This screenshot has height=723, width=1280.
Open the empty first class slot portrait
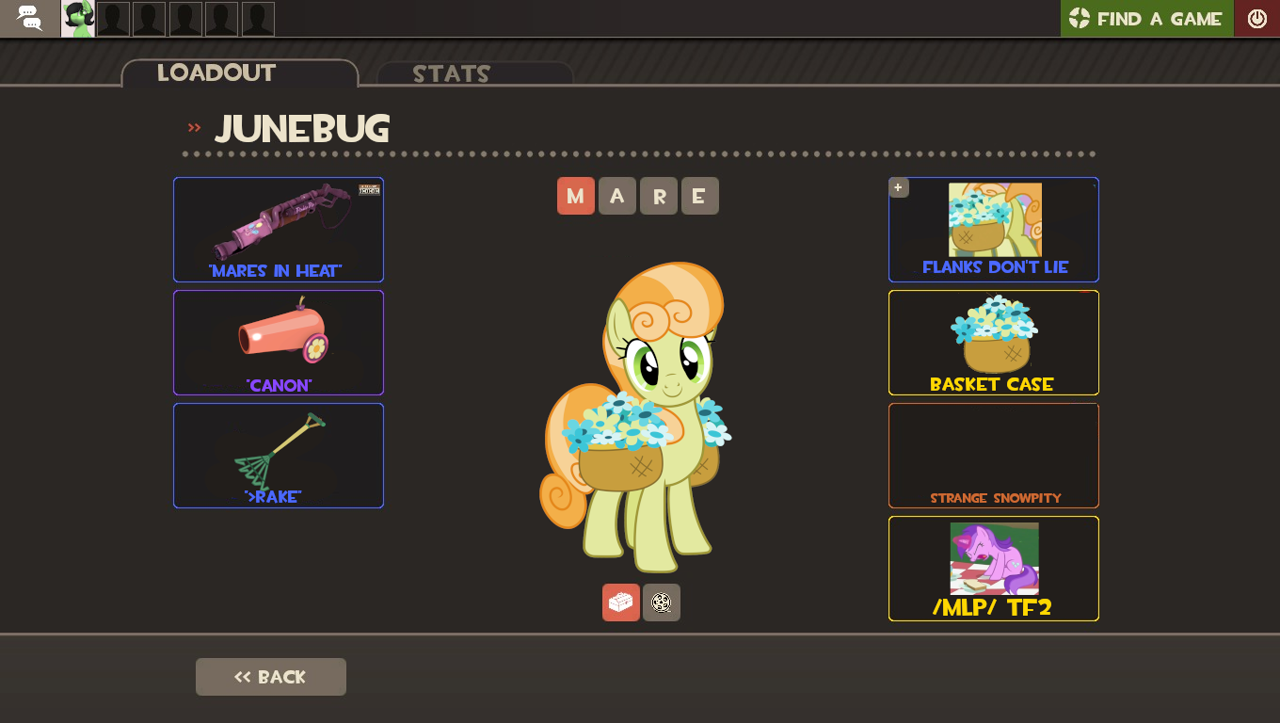(112, 18)
